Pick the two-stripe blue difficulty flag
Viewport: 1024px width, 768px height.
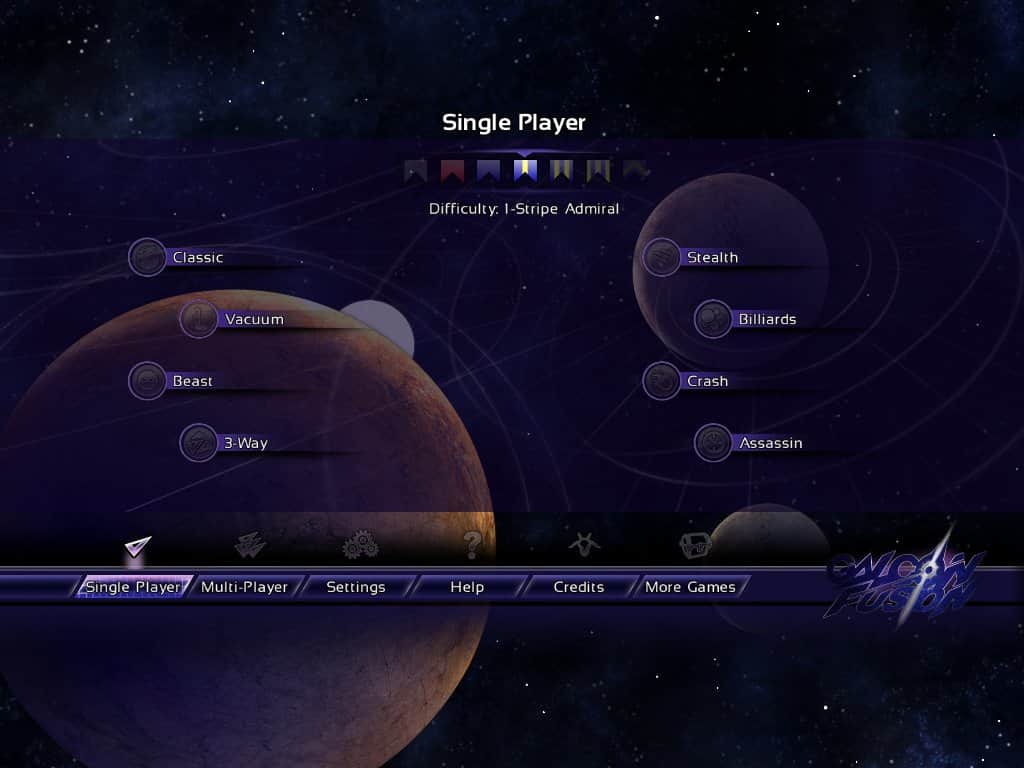tap(562, 171)
